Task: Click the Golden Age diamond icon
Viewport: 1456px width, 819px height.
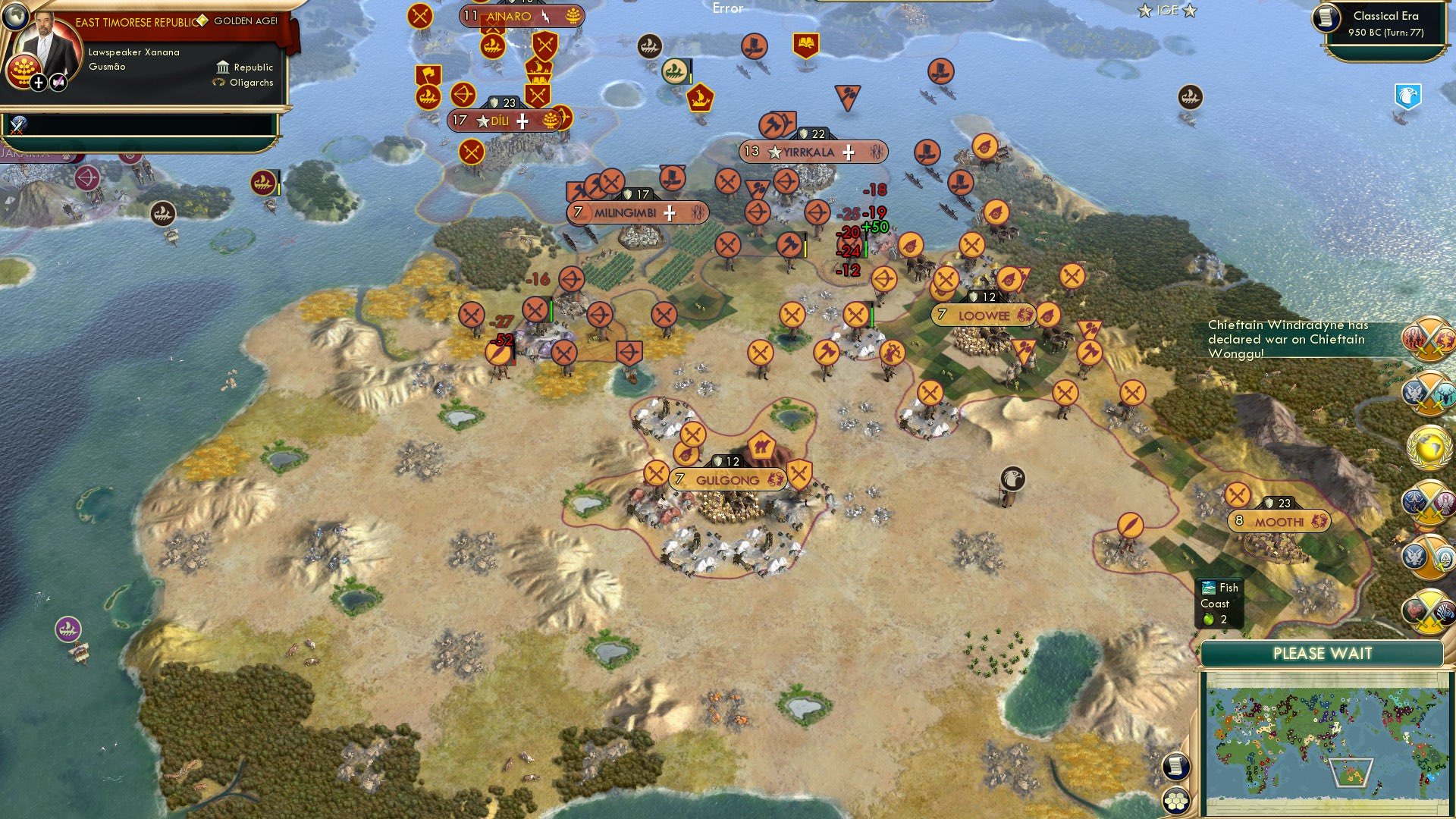Action: click(x=202, y=20)
